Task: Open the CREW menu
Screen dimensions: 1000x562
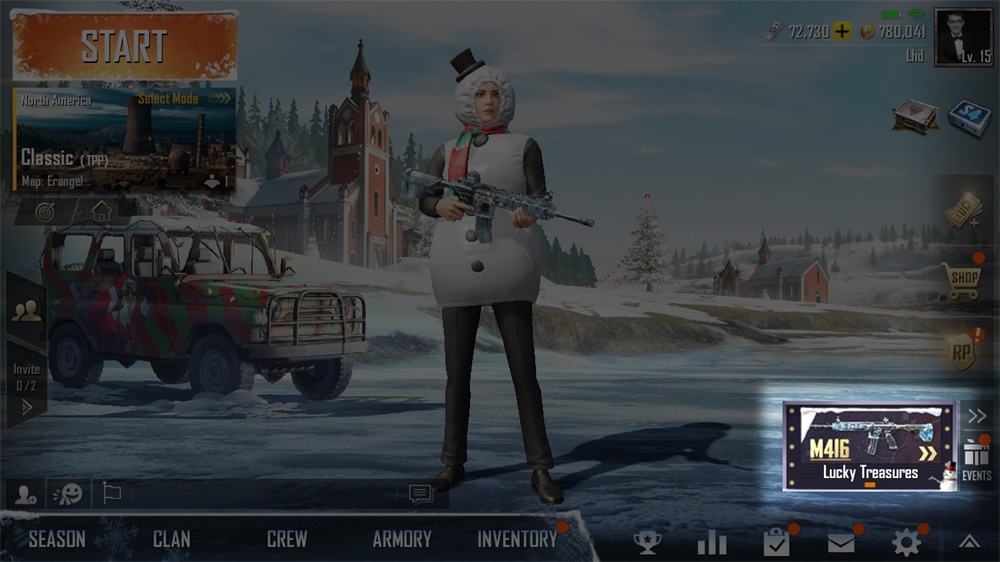Action: (x=287, y=539)
